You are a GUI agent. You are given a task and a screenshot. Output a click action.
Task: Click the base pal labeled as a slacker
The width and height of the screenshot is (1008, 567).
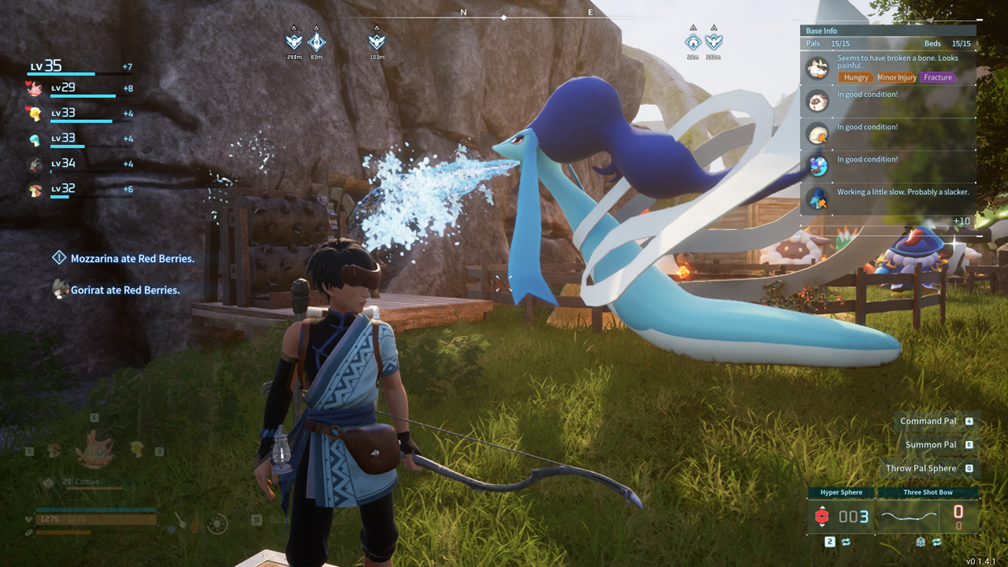pos(818,198)
